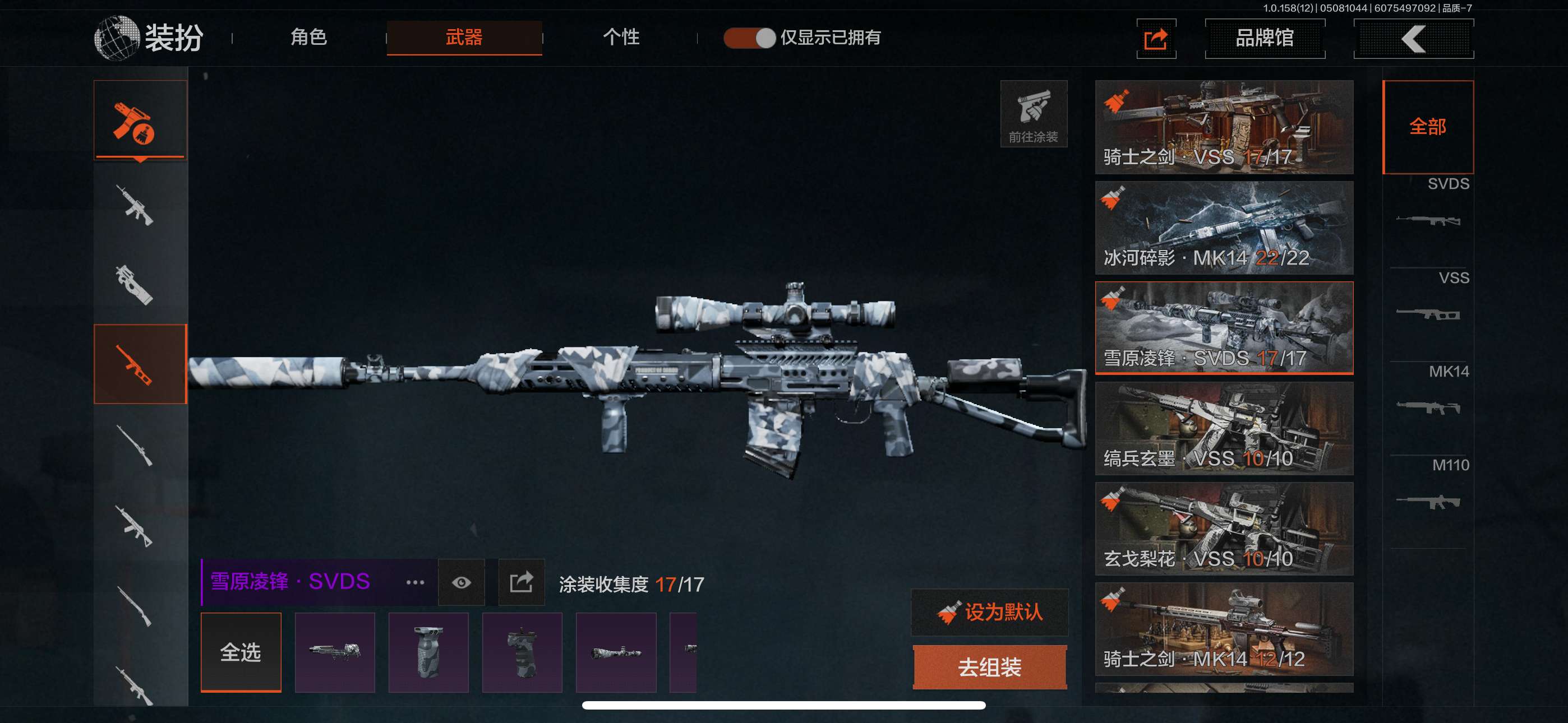The height and width of the screenshot is (723, 1568).
Task: Select the 骑士之剑 · VSS skin
Action: coord(1224,127)
